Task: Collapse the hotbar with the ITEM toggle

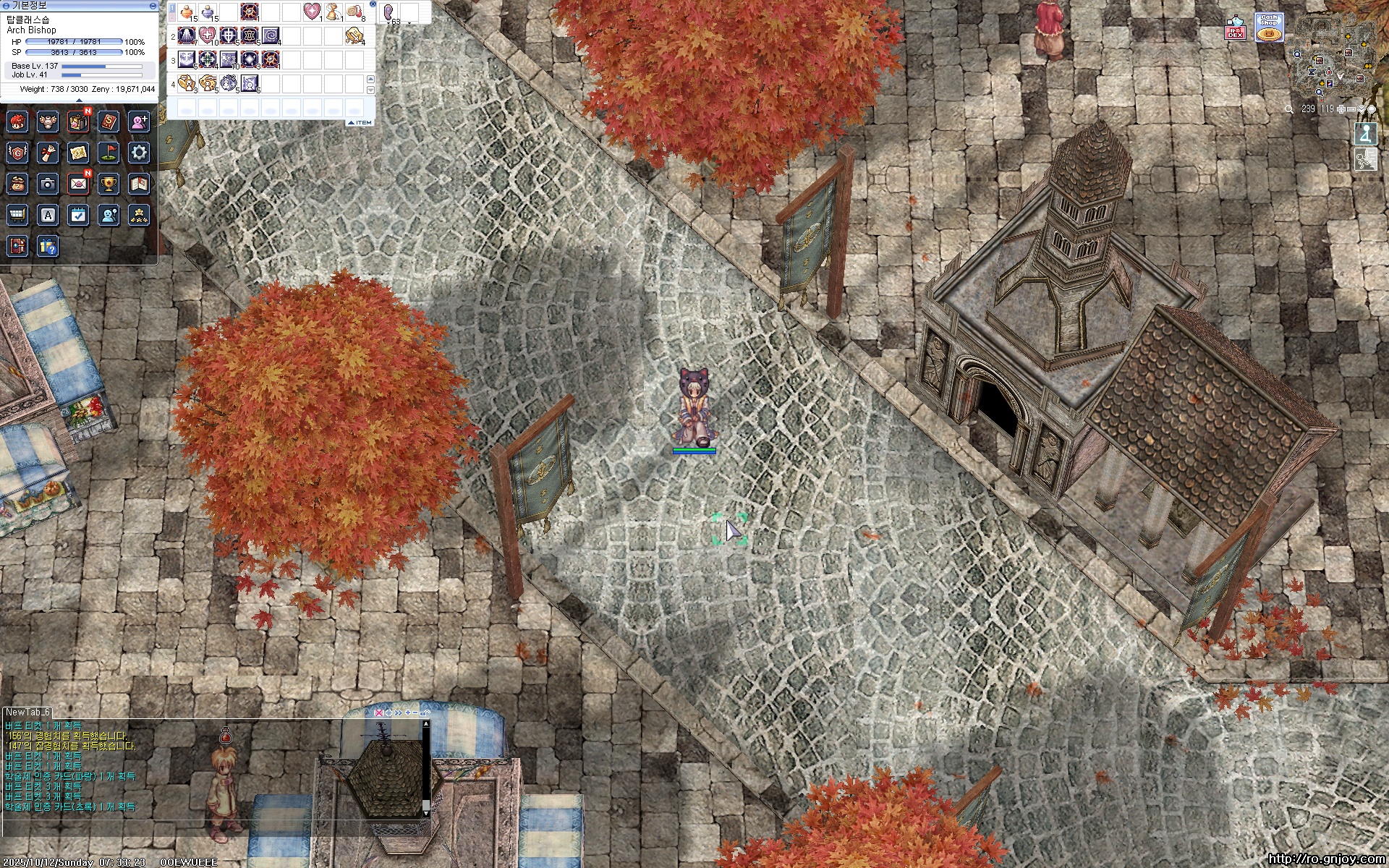Action: 360,122
